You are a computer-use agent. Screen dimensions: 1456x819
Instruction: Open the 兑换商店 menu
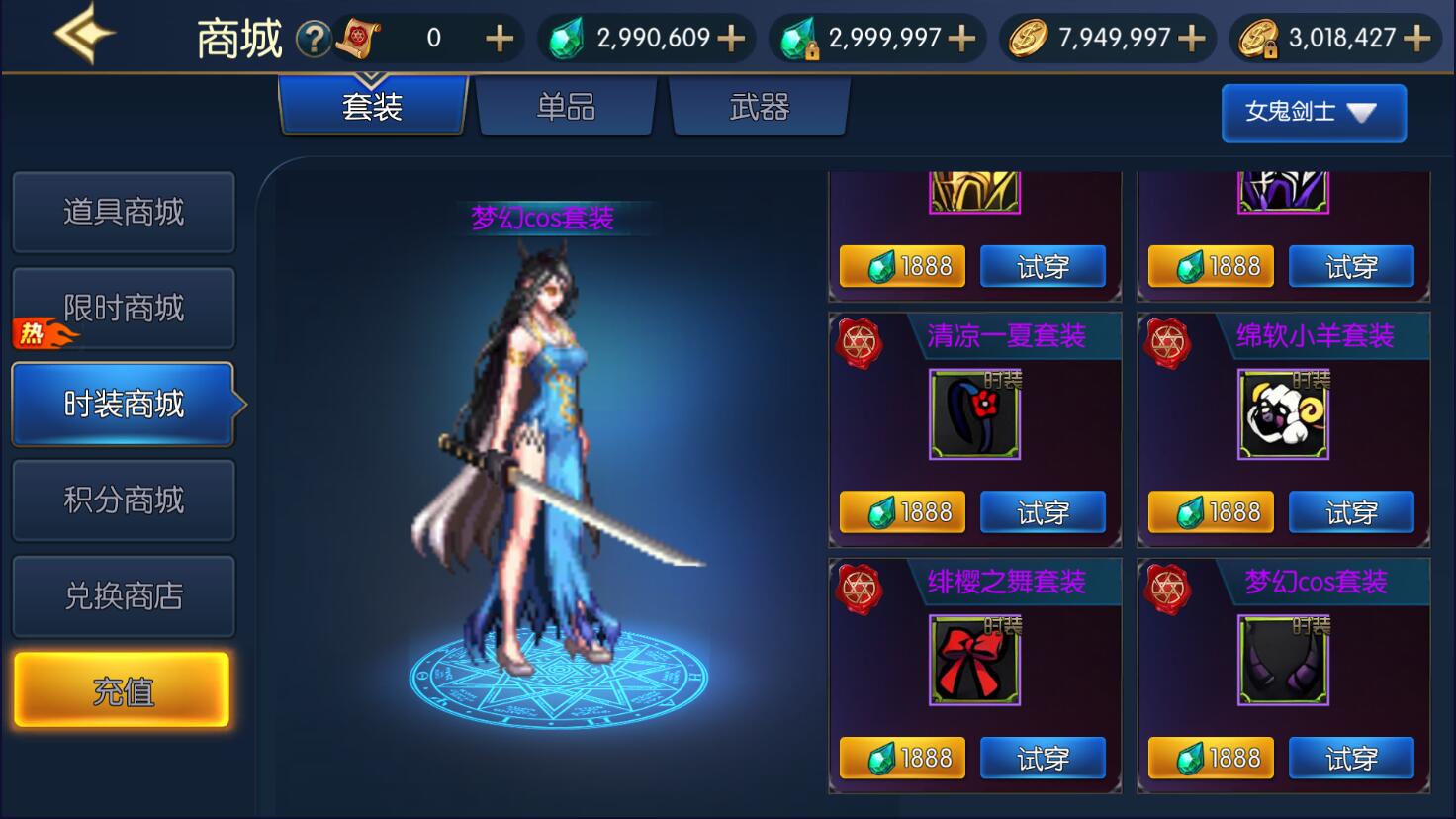pyautogui.click(x=124, y=596)
